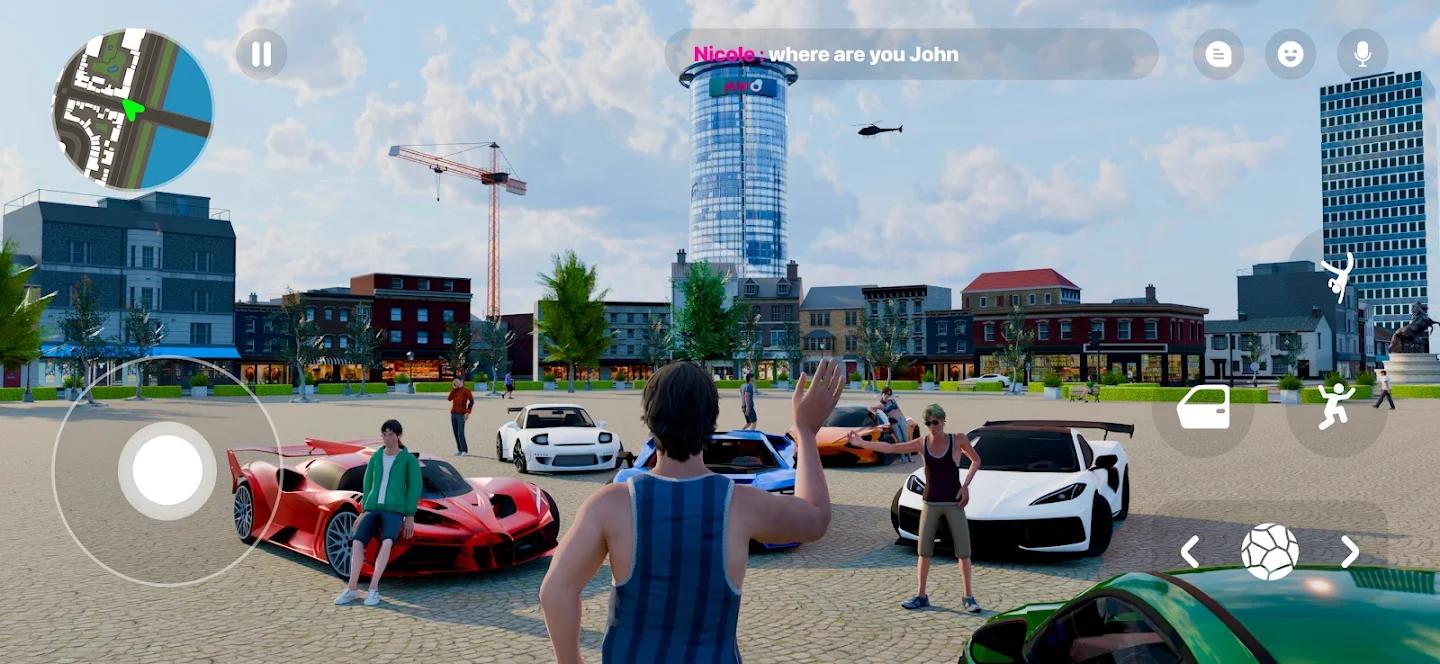1440x664 pixels.
Task: Switch to next item with right arrow
Action: click(x=1350, y=551)
